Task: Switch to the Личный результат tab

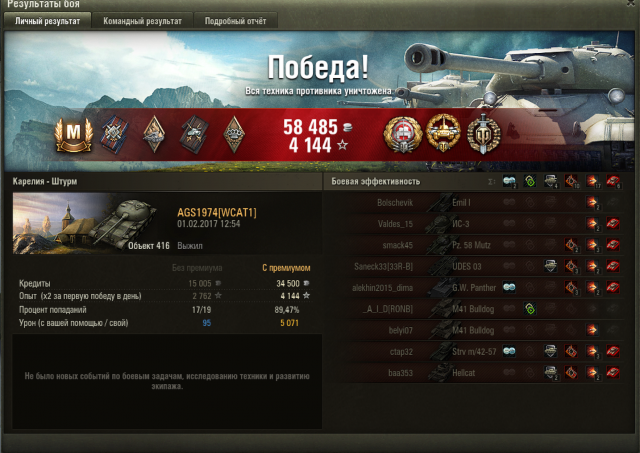Action: [48, 20]
